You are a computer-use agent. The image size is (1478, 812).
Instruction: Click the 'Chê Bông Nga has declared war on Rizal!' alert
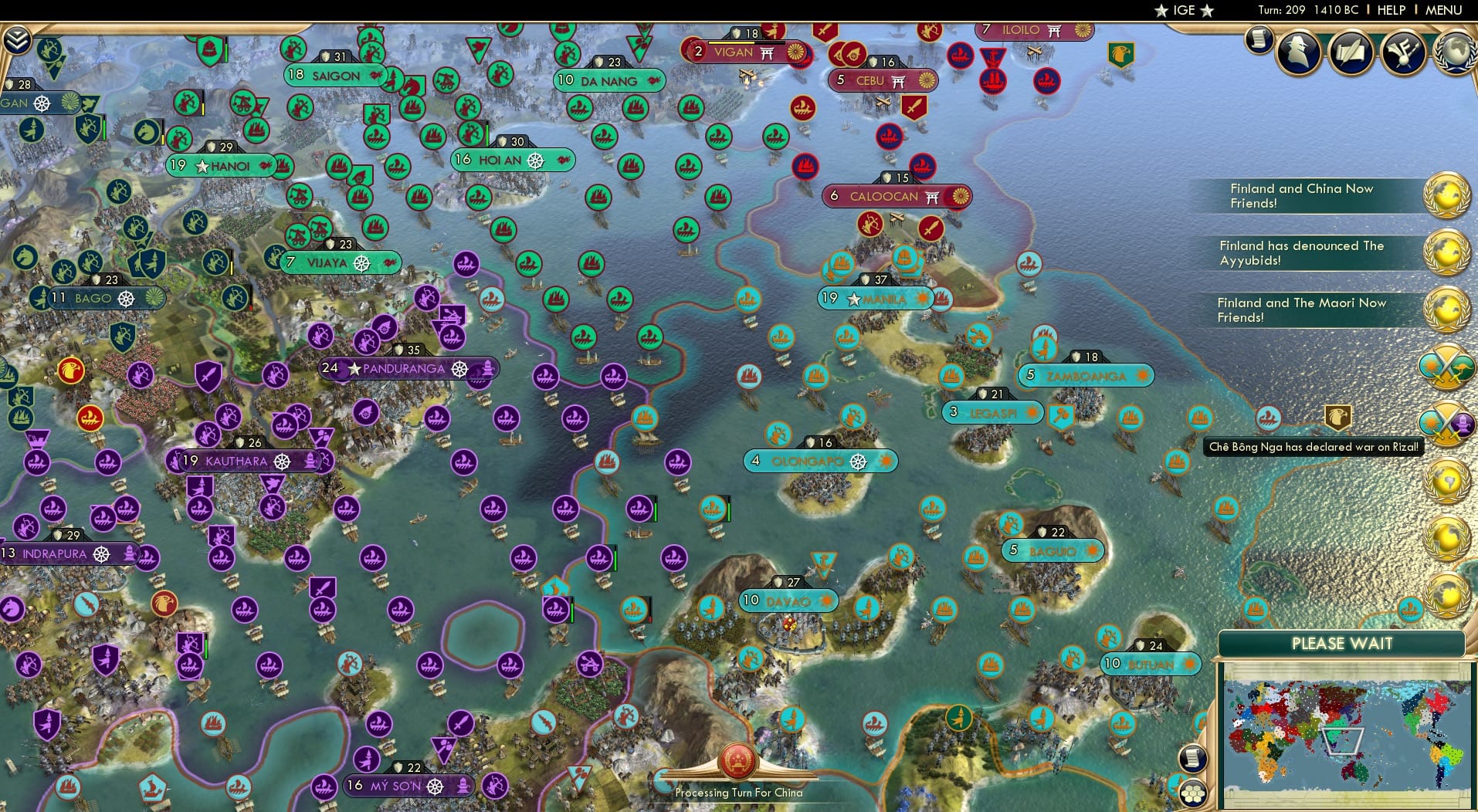[x=1313, y=446]
